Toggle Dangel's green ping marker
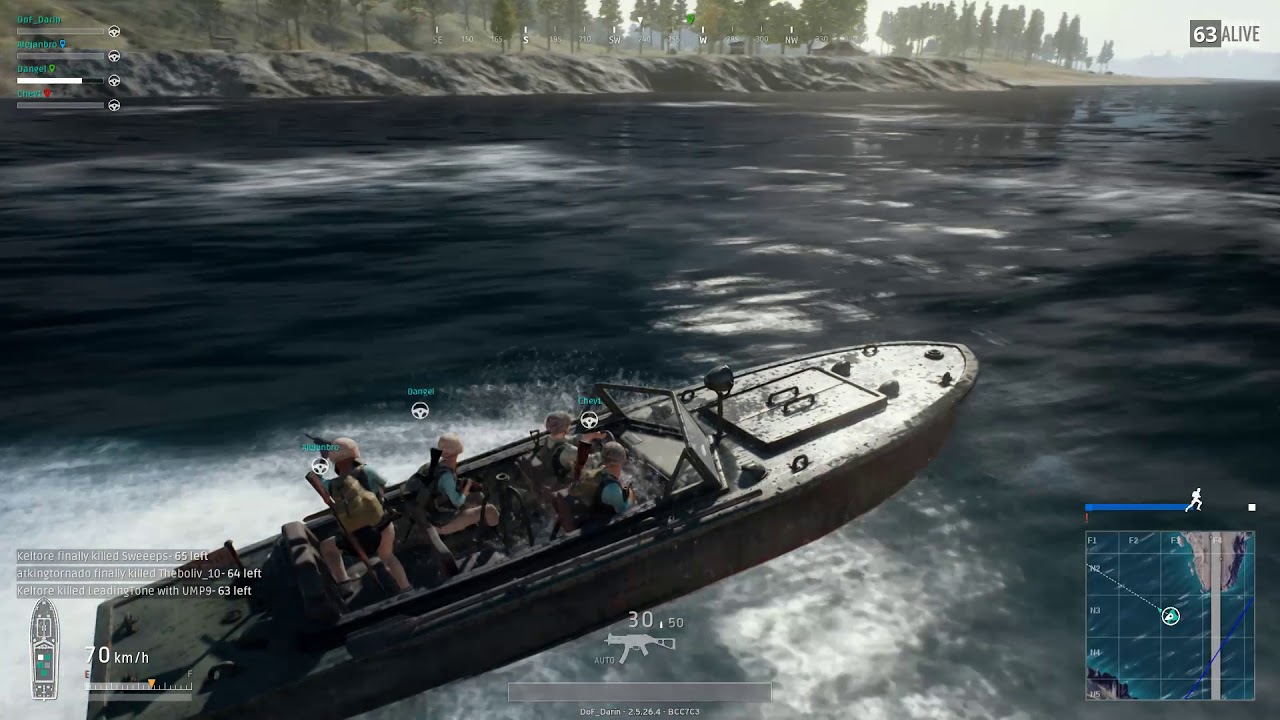The width and height of the screenshot is (1280, 720). [52, 69]
